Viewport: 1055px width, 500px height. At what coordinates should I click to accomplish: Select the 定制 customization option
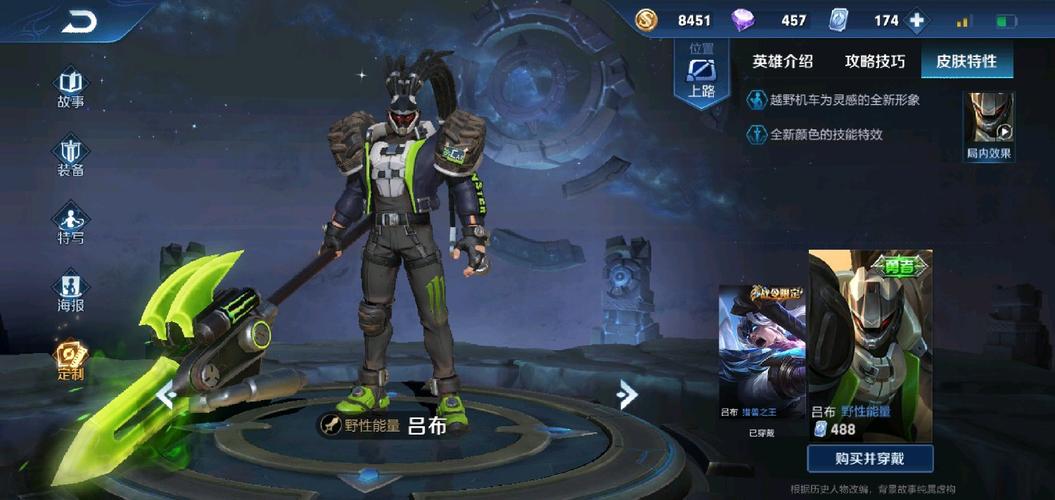tap(70, 360)
